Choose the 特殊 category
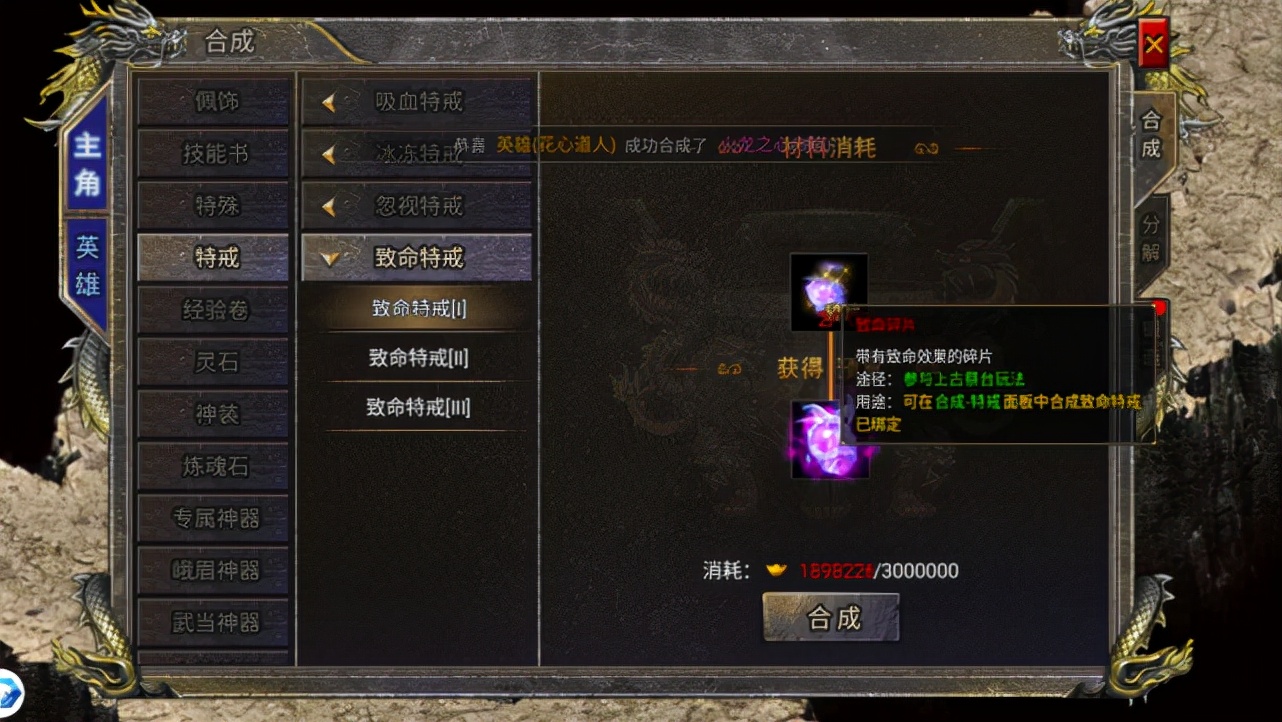Viewport: 1282px width, 722px height. [214, 206]
